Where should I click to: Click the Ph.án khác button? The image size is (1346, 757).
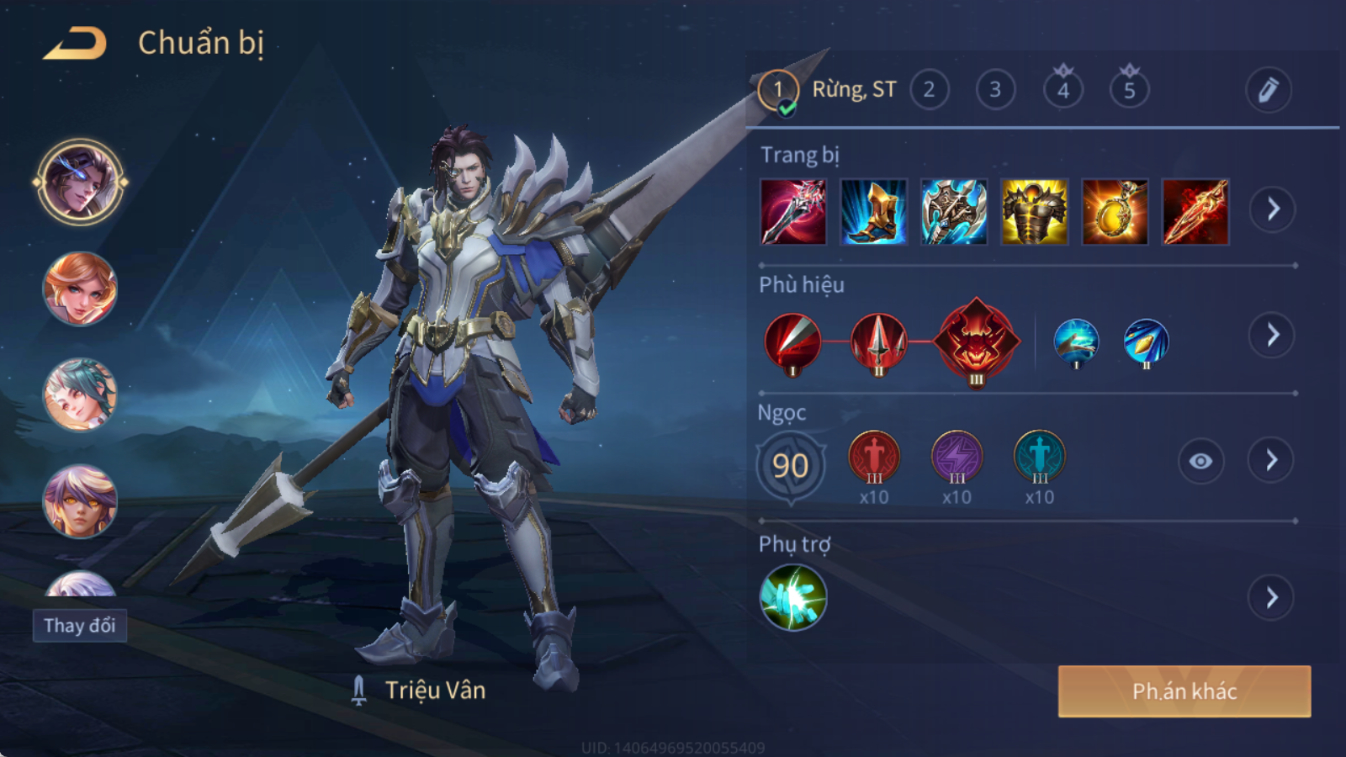(1184, 691)
